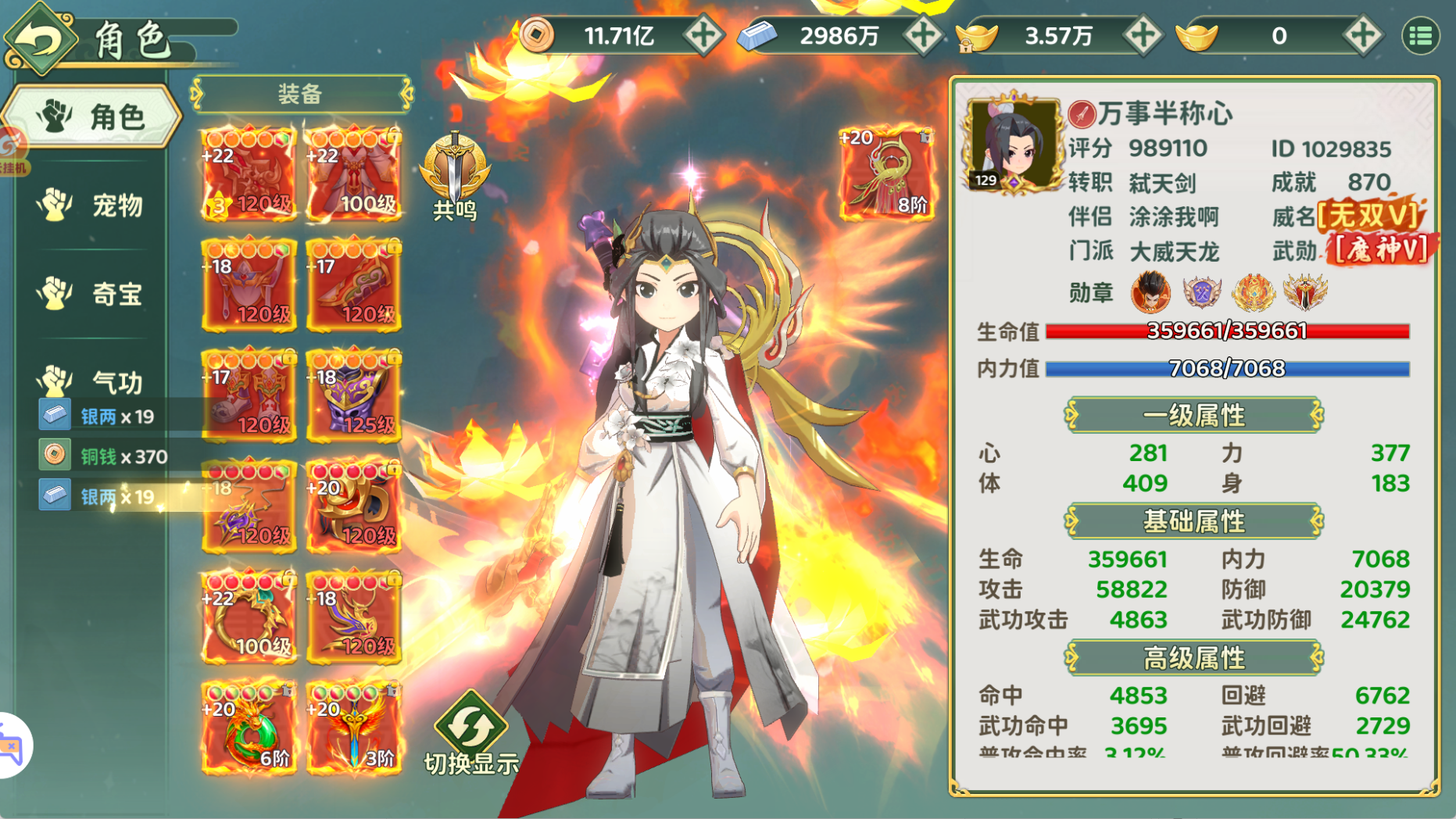Select the 6阶 green dragon ring slot

click(249, 728)
